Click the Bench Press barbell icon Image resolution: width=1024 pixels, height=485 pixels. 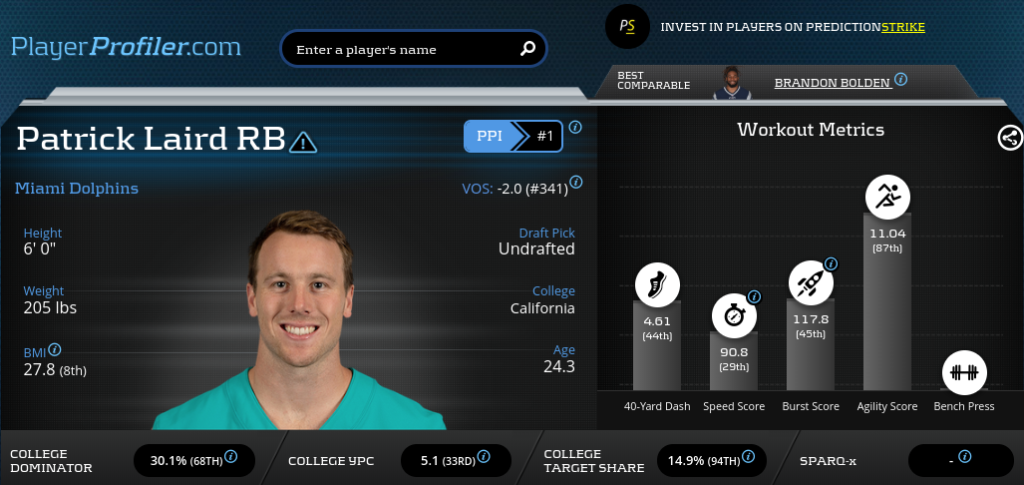[x=964, y=373]
